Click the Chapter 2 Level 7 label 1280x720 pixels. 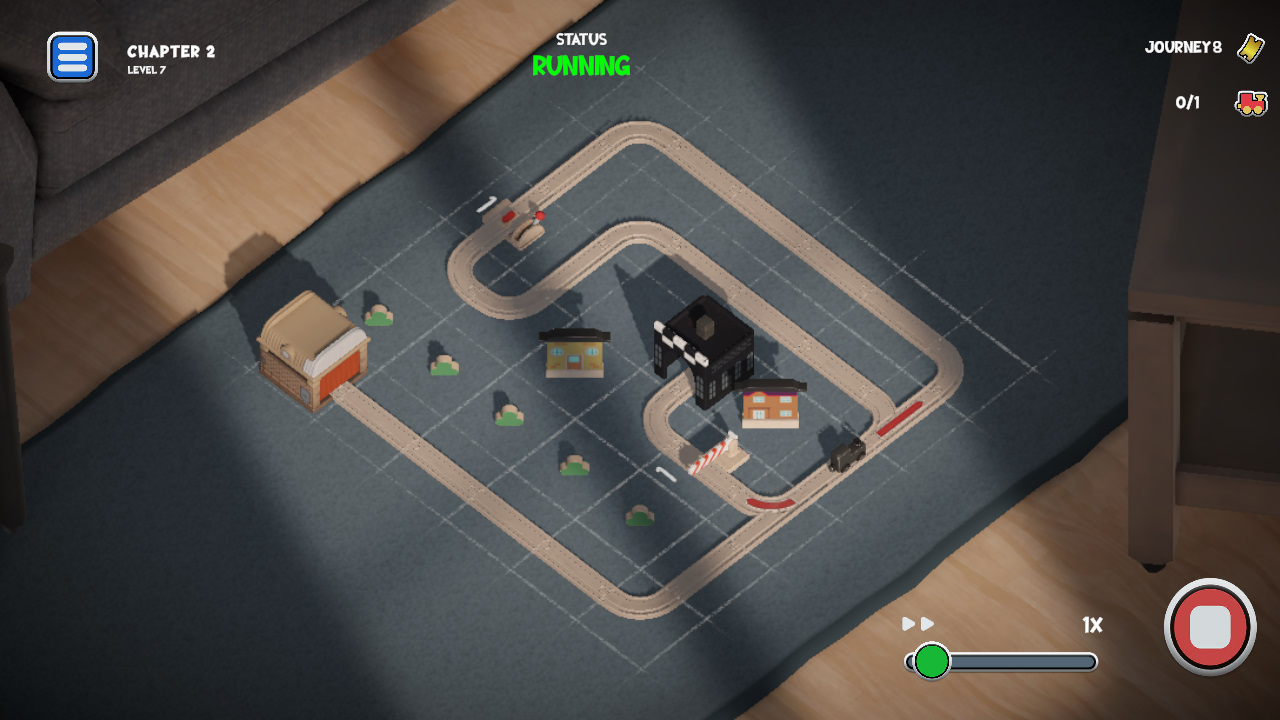174,56
